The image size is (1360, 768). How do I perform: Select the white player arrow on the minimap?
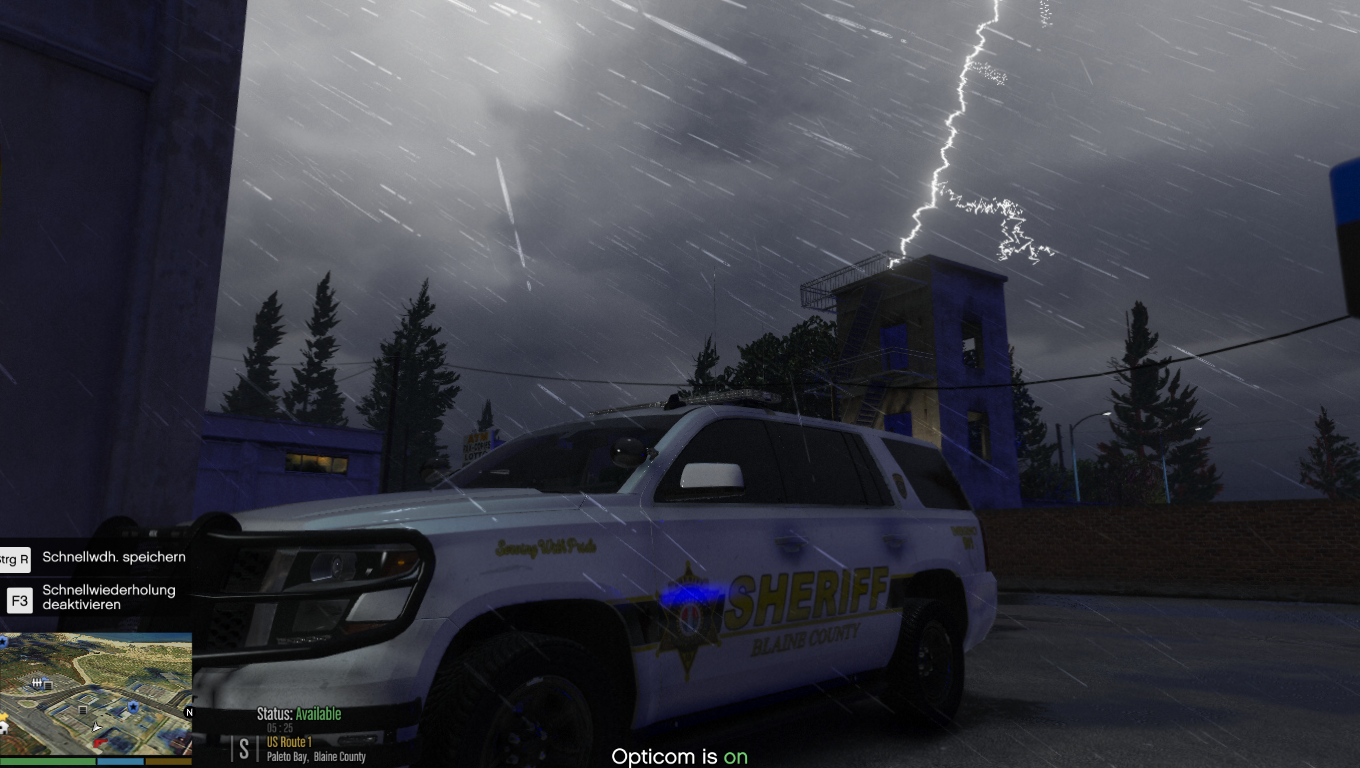(96, 727)
